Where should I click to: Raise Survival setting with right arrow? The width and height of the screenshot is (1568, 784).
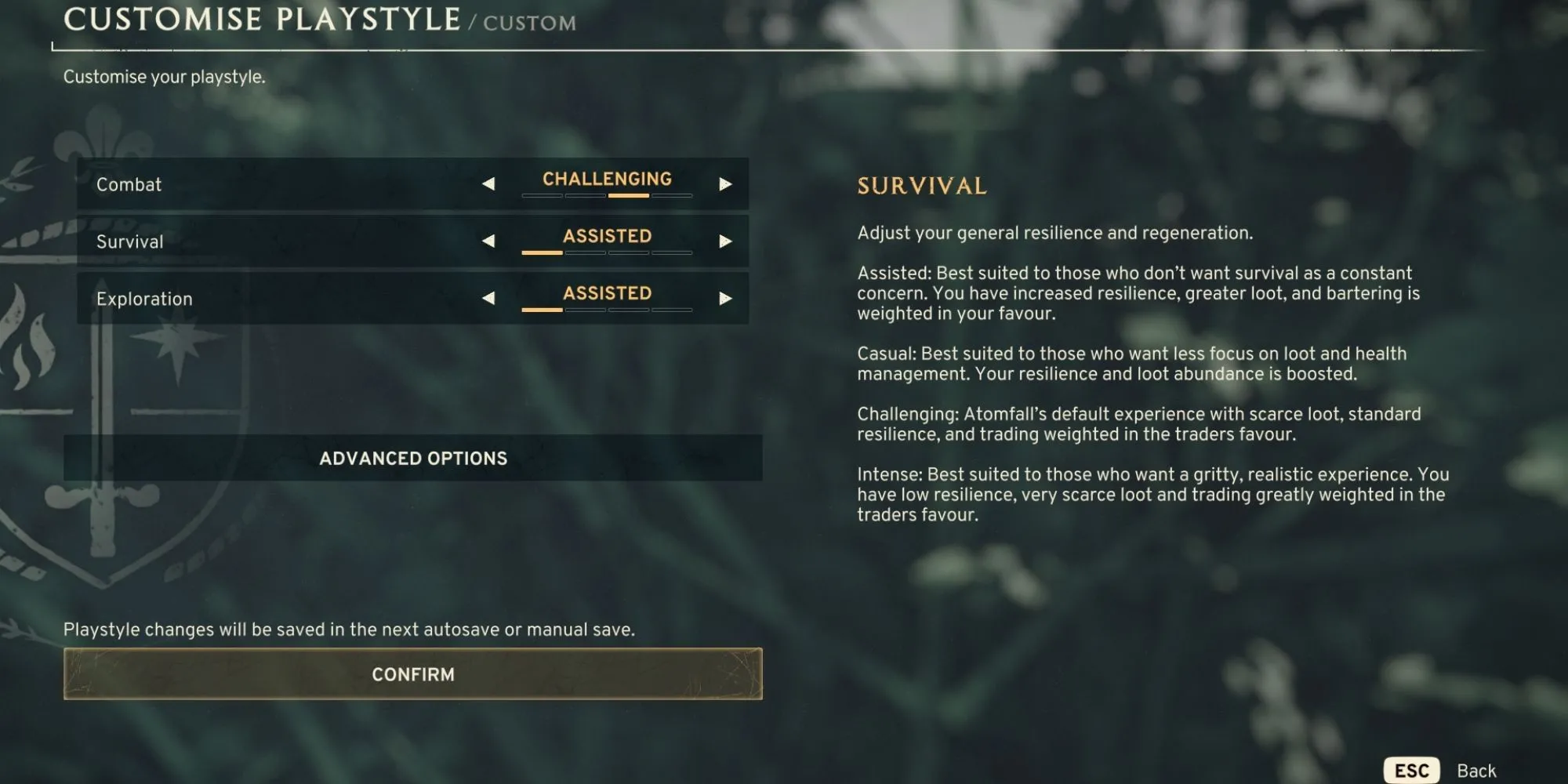(725, 241)
